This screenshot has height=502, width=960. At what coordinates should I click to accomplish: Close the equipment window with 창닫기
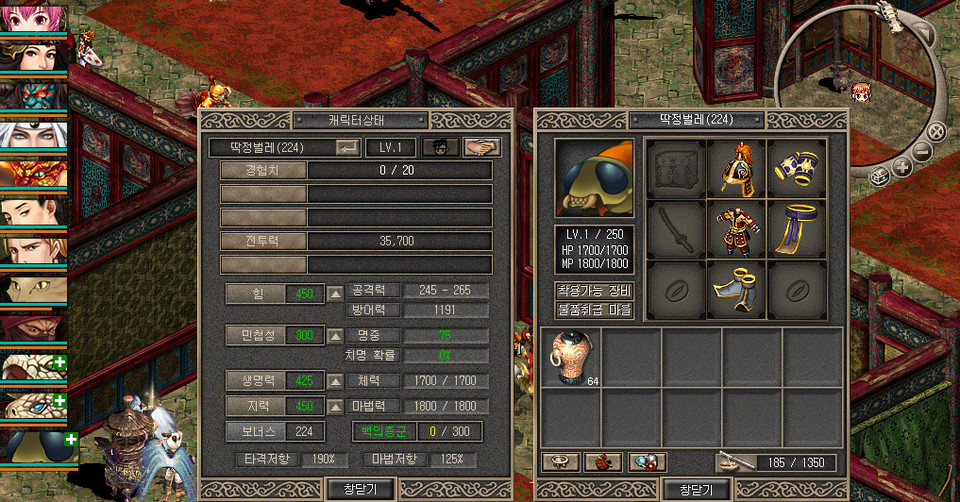(x=696, y=489)
